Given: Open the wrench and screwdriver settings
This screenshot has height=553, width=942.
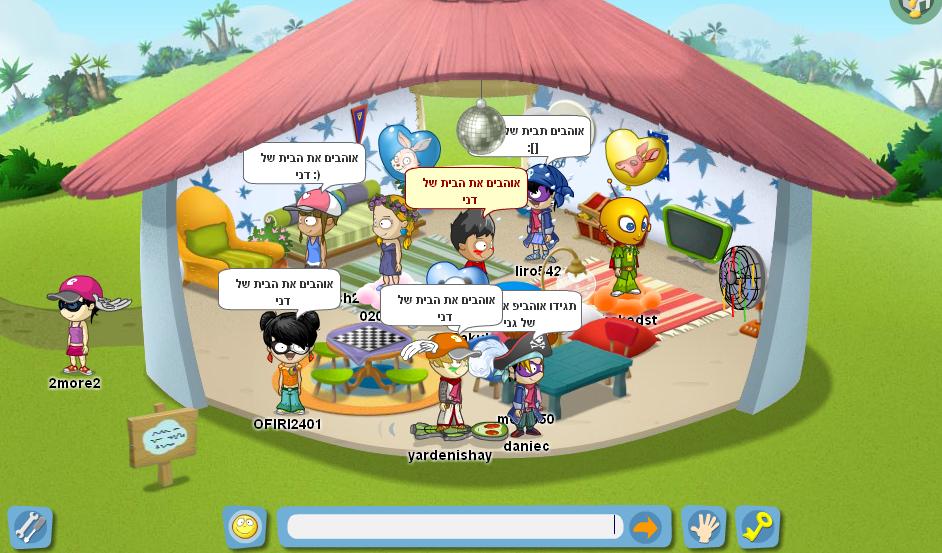Looking at the screenshot, I should (x=30, y=527).
